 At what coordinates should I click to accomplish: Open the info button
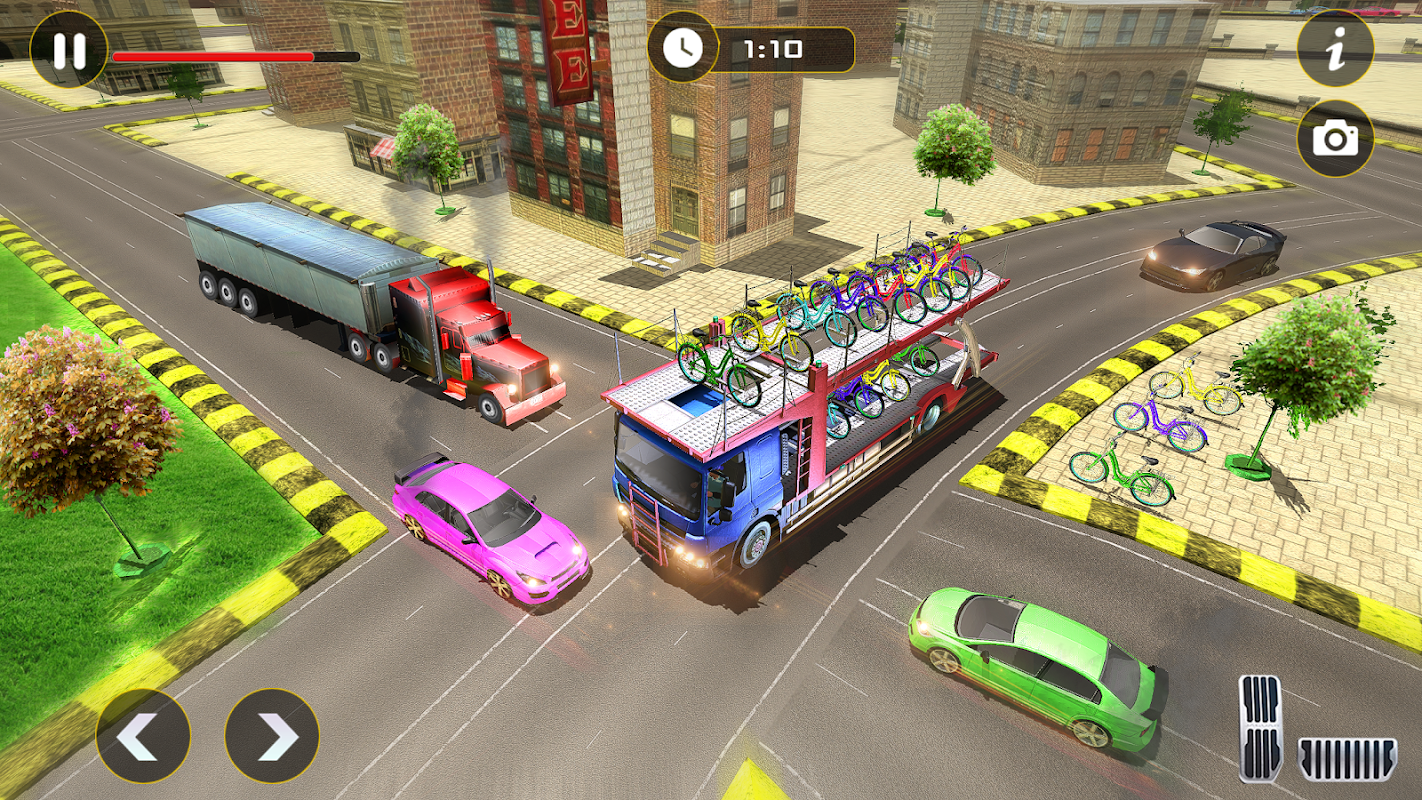pos(1335,49)
